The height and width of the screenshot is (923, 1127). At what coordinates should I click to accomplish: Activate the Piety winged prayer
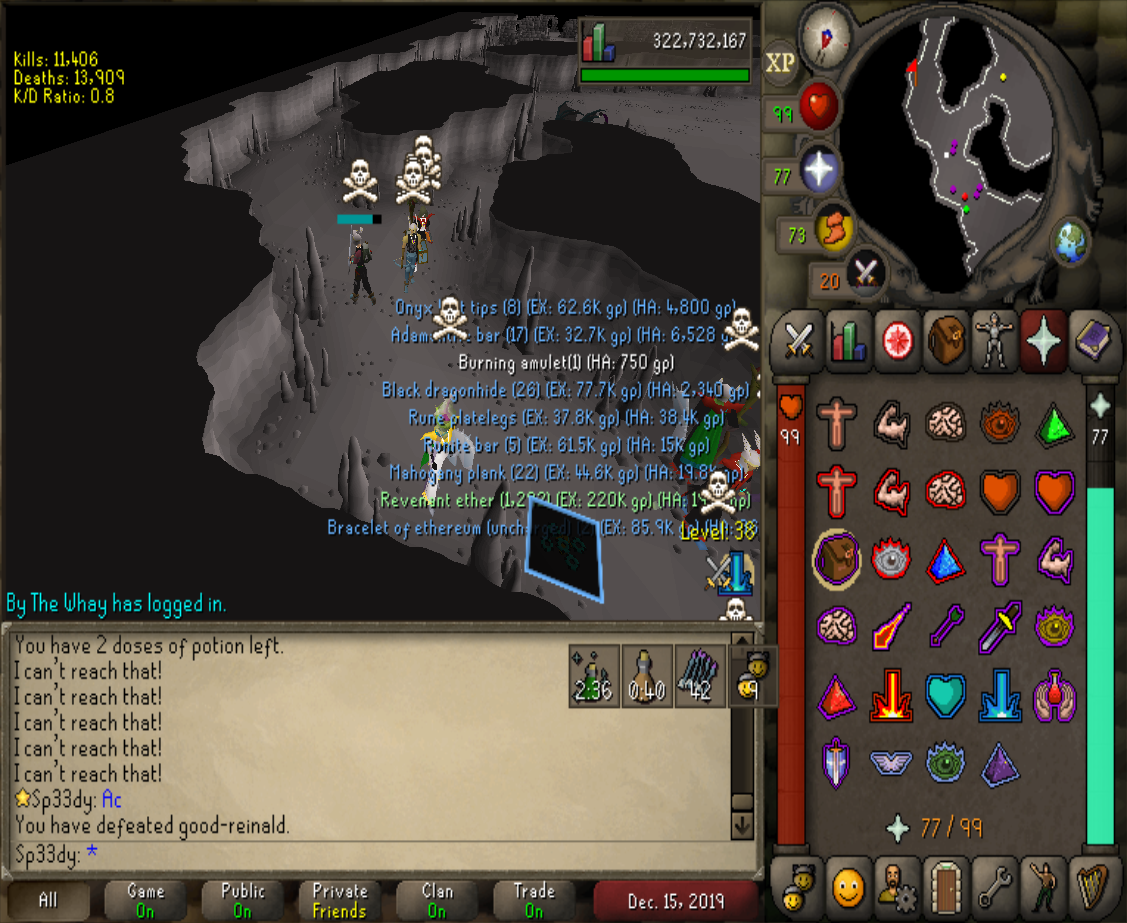pyautogui.click(x=891, y=762)
